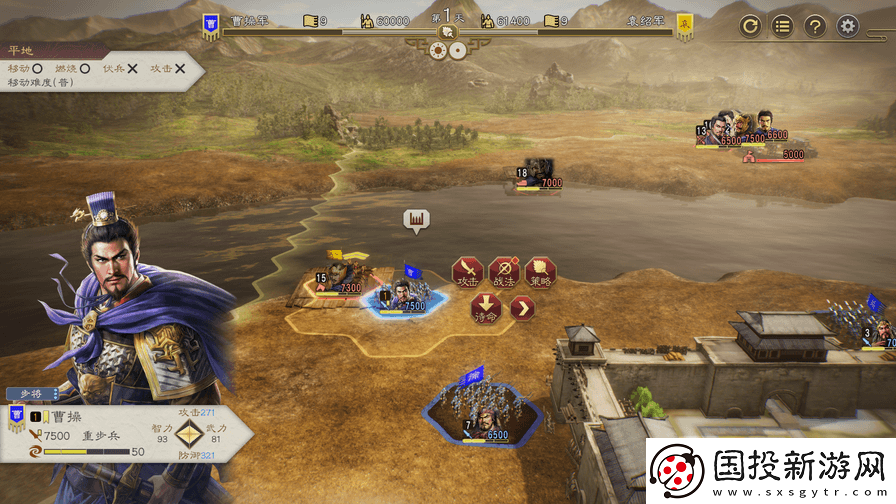Choose the 攻击 (Attack) command
Screen dimensions: 896x504
[467, 271]
